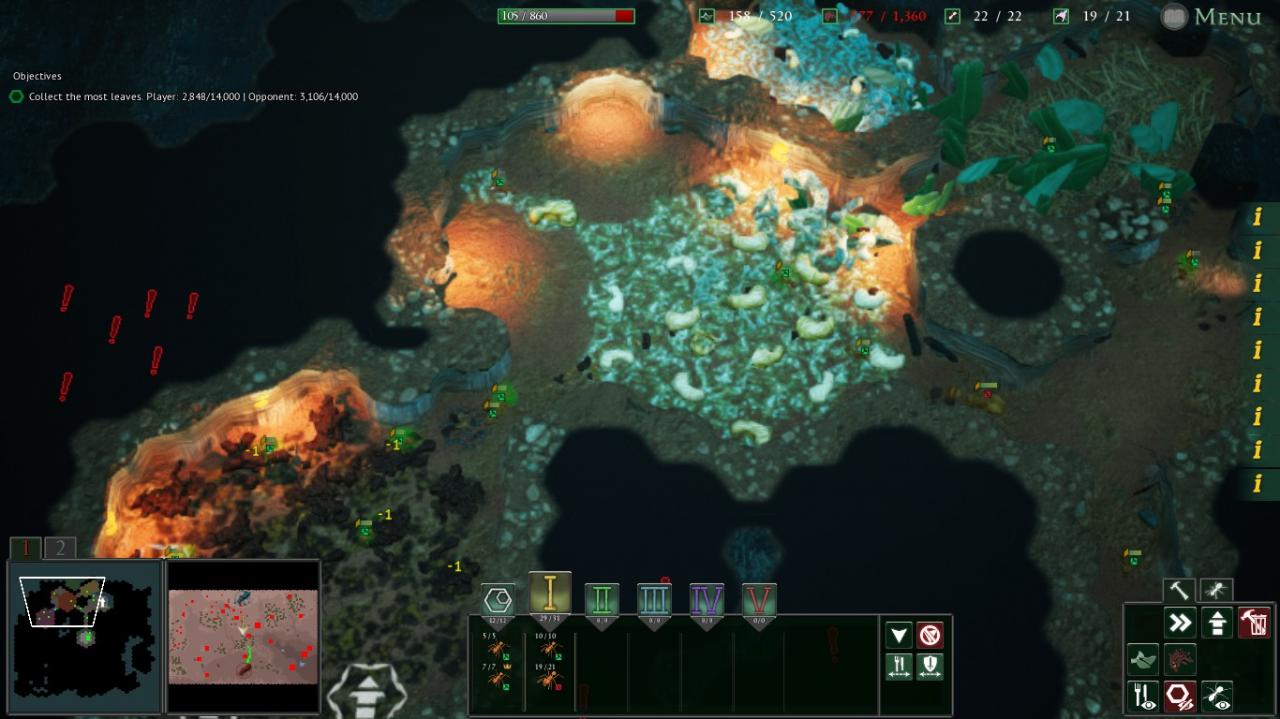Image resolution: width=1280 pixels, height=719 pixels.
Task: Switch to nest minimap tab 1
Action: tap(26, 548)
